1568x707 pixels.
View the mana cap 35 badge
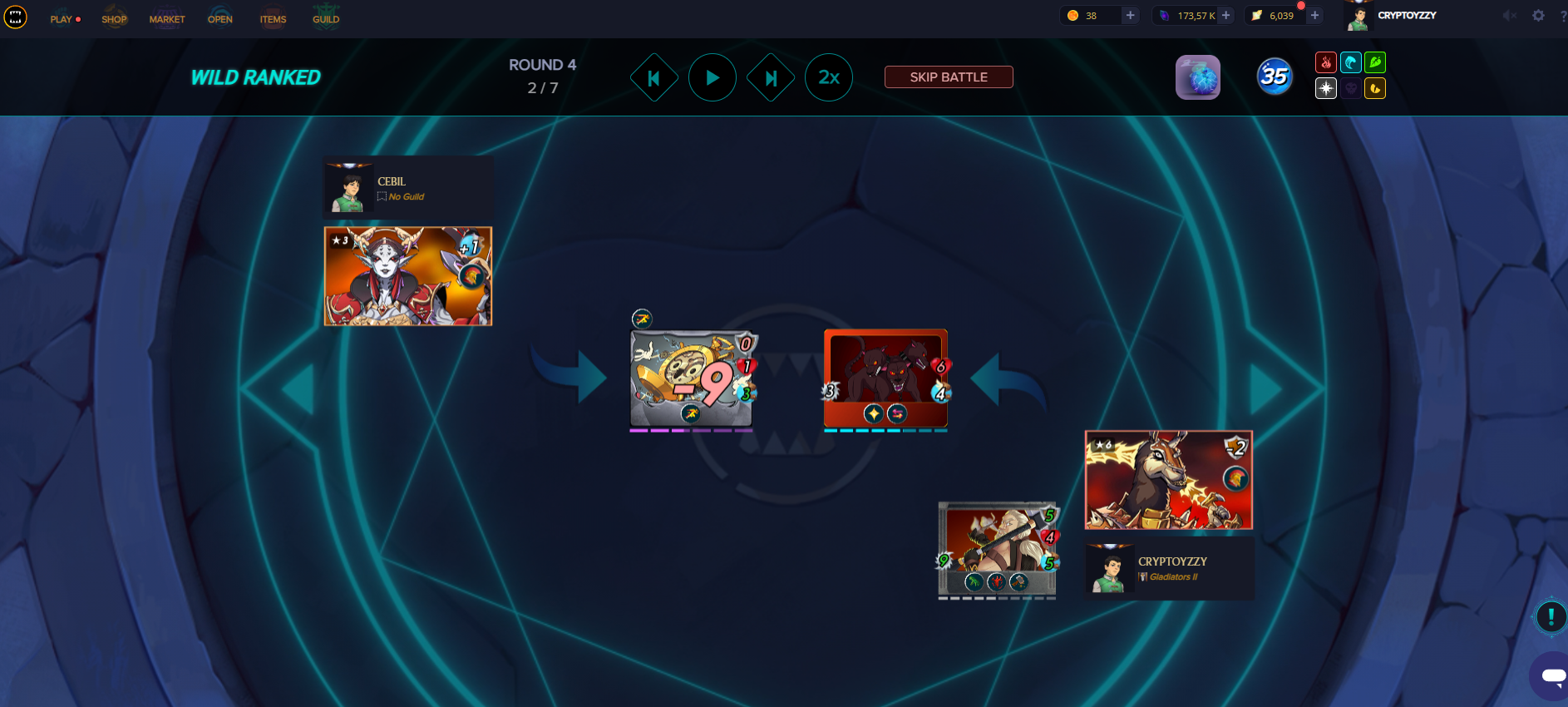(1275, 77)
